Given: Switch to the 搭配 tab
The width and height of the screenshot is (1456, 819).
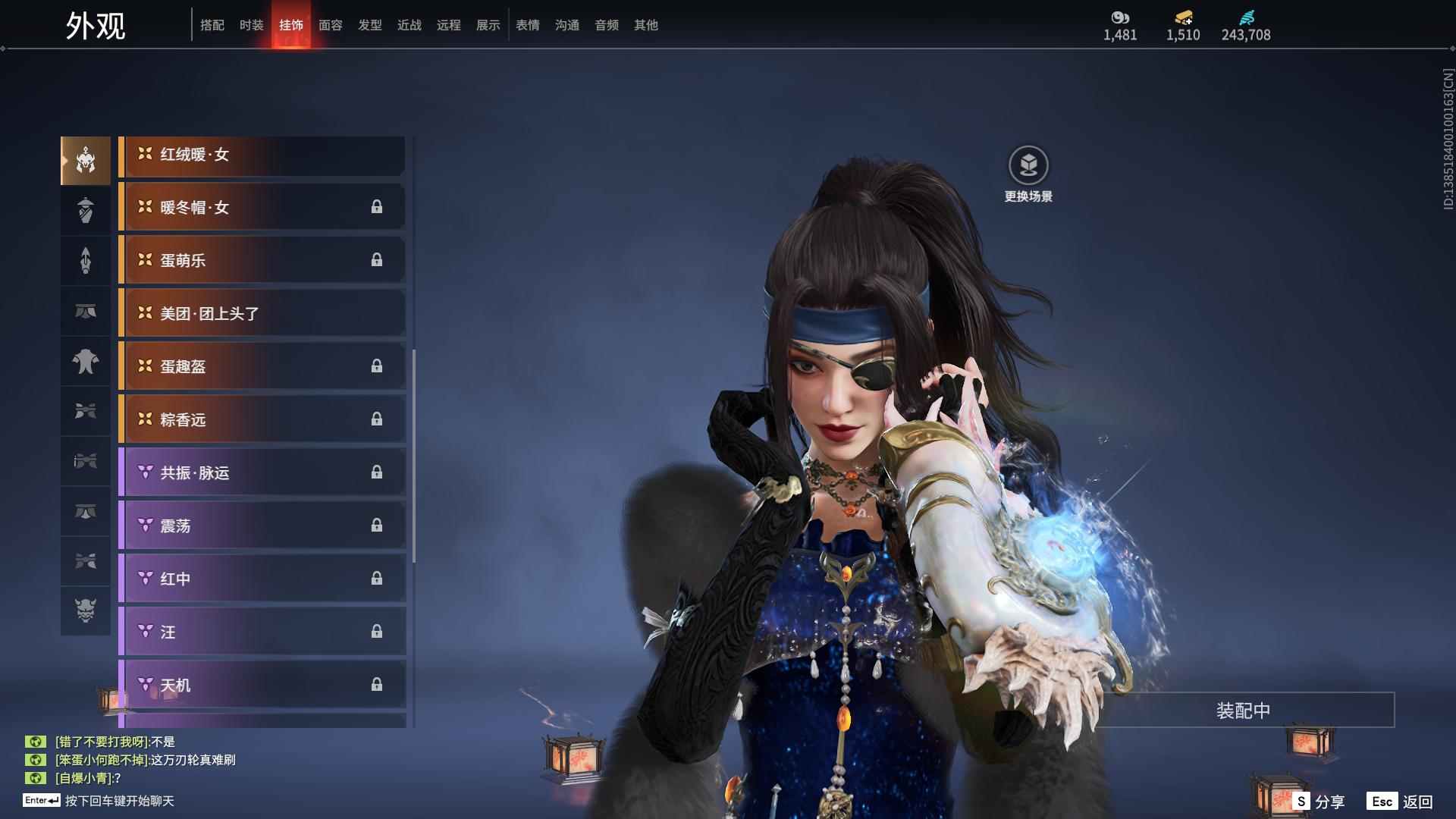Looking at the screenshot, I should coord(212,25).
